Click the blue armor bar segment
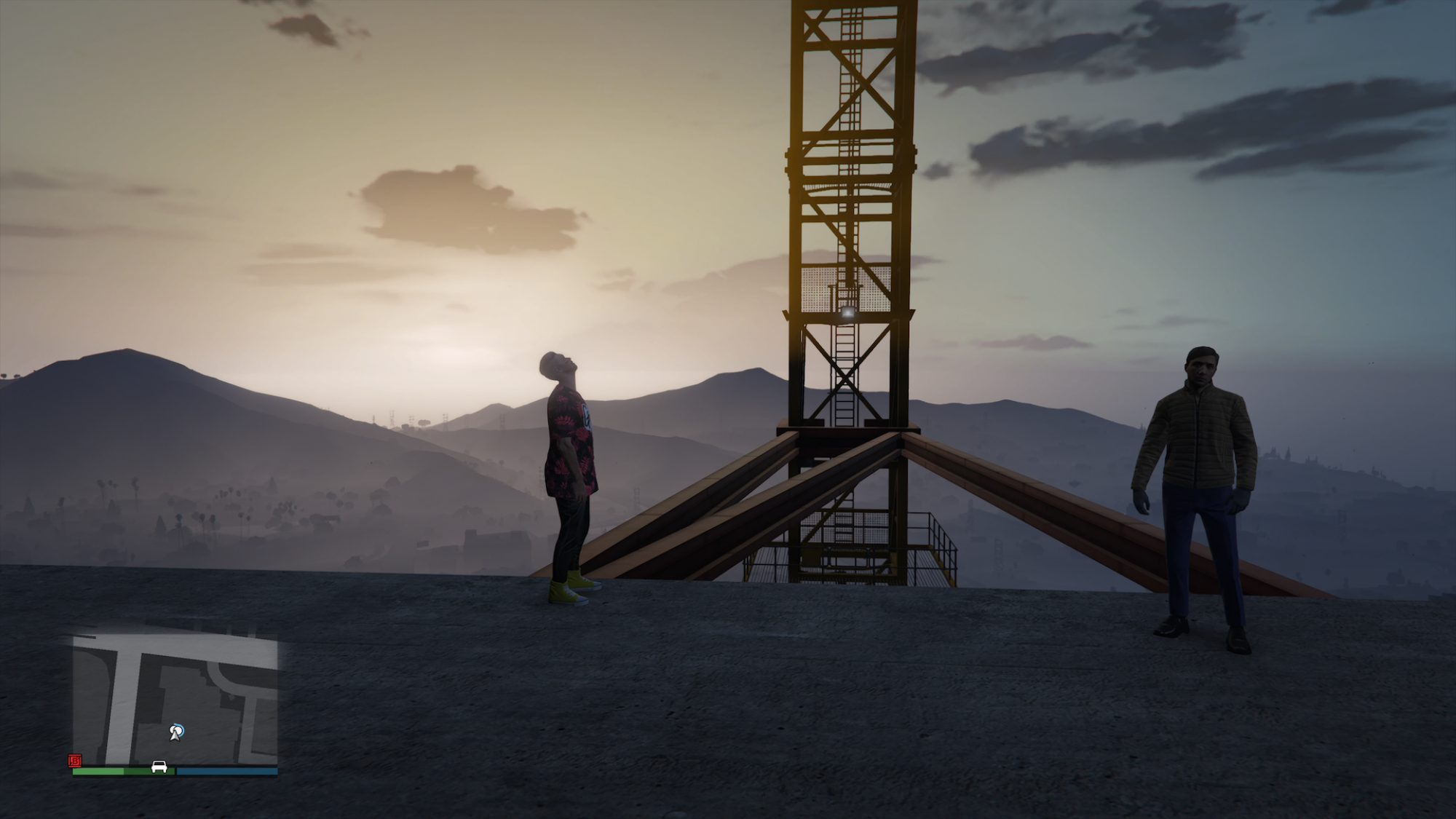This screenshot has height=819, width=1456. click(x=226, y=770)
